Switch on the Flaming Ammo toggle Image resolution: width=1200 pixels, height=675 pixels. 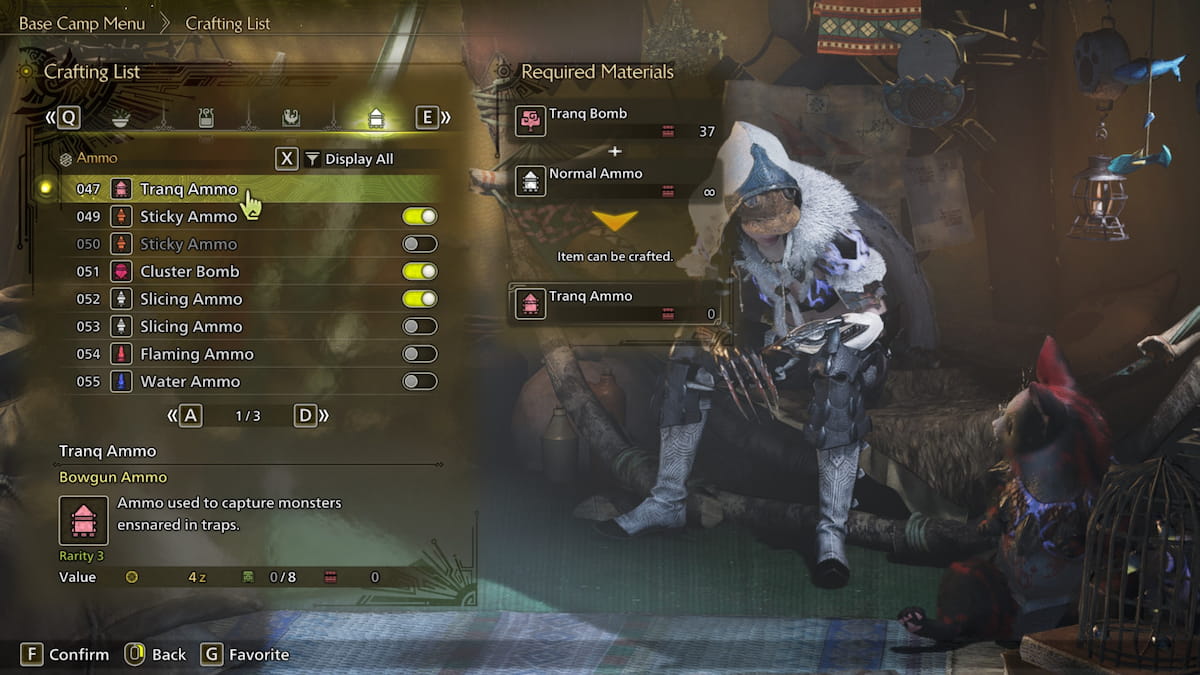[419, 354]
